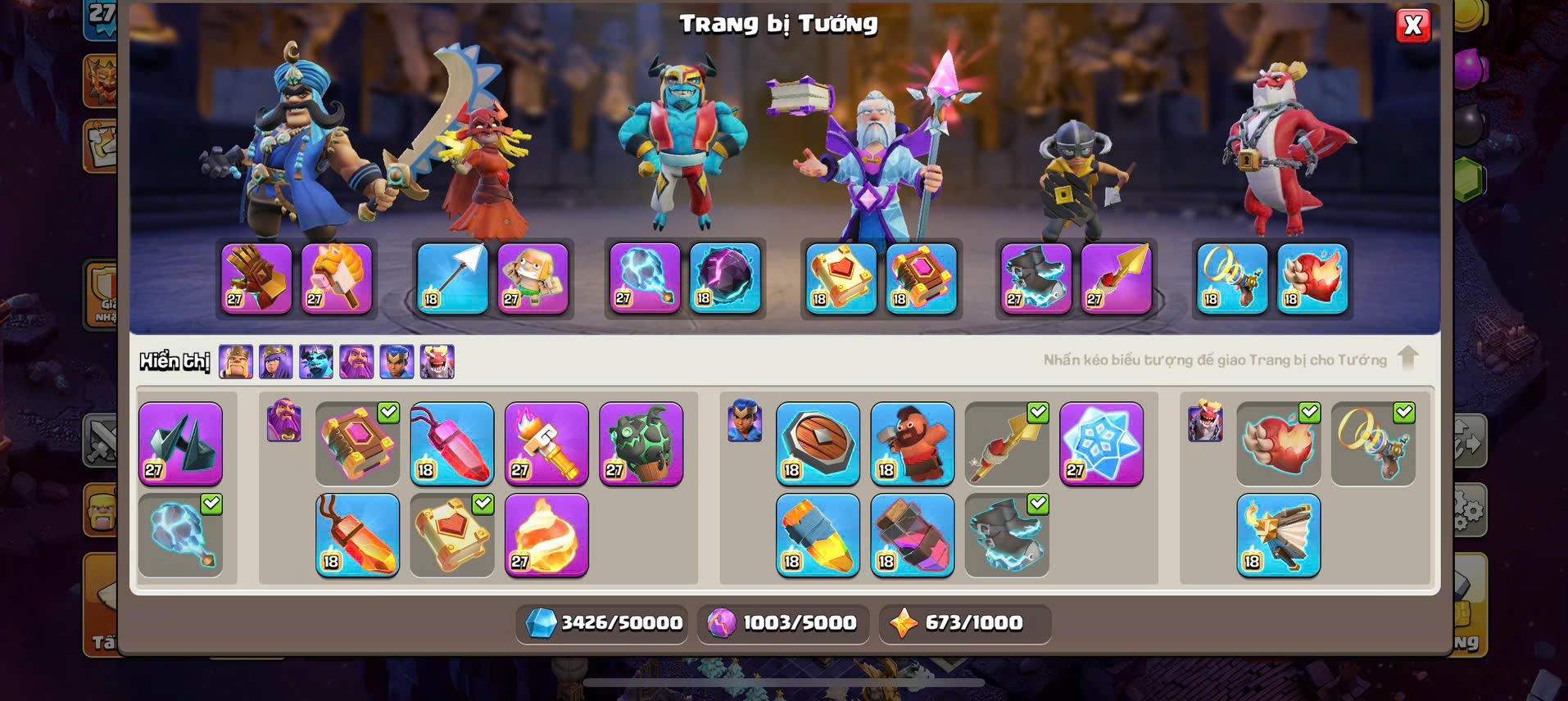
Task: Pick the dark spiky horns equipment
Action: [x=180, y=444]
